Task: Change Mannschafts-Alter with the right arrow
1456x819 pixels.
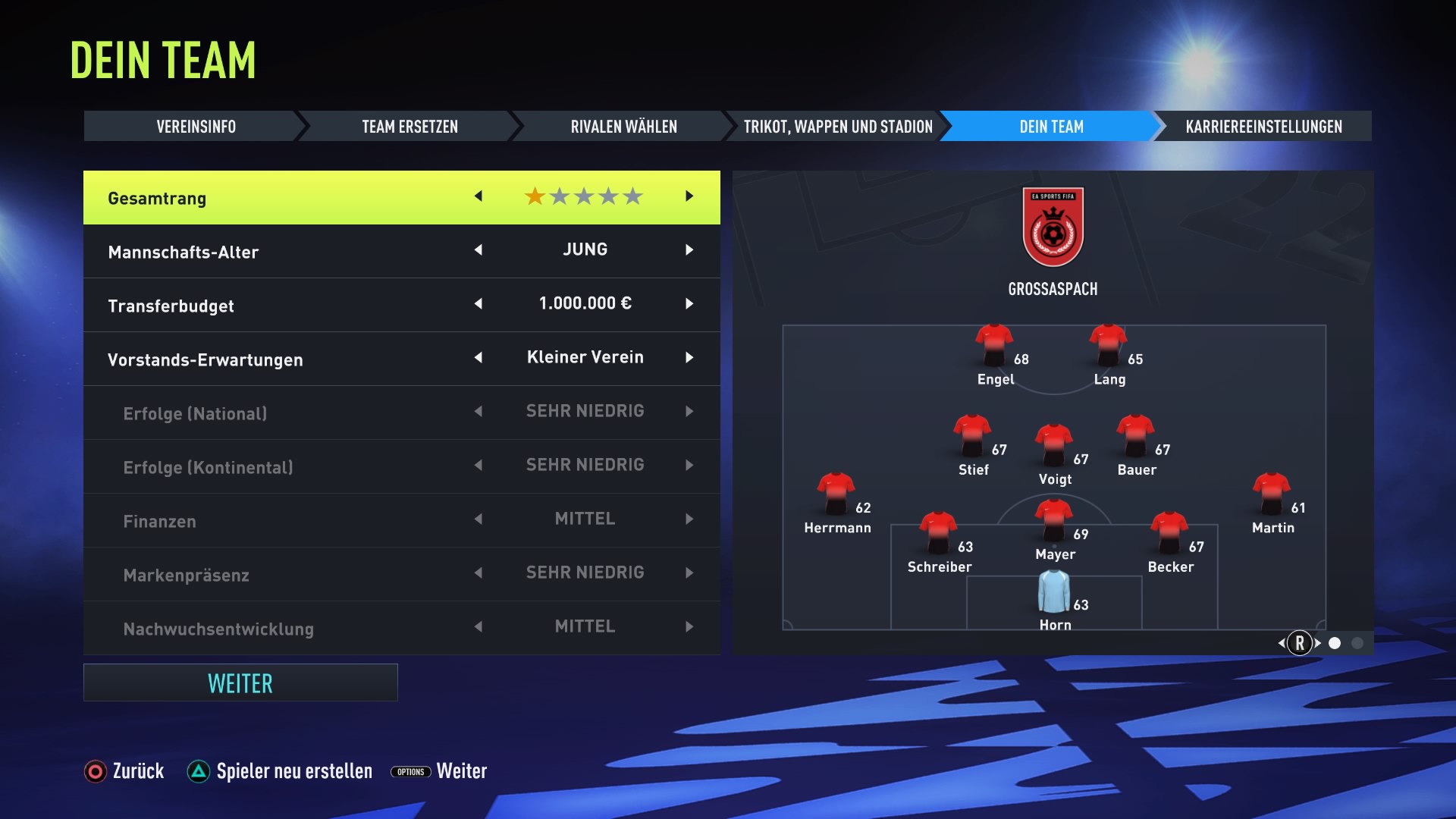Action: point(689,250)
